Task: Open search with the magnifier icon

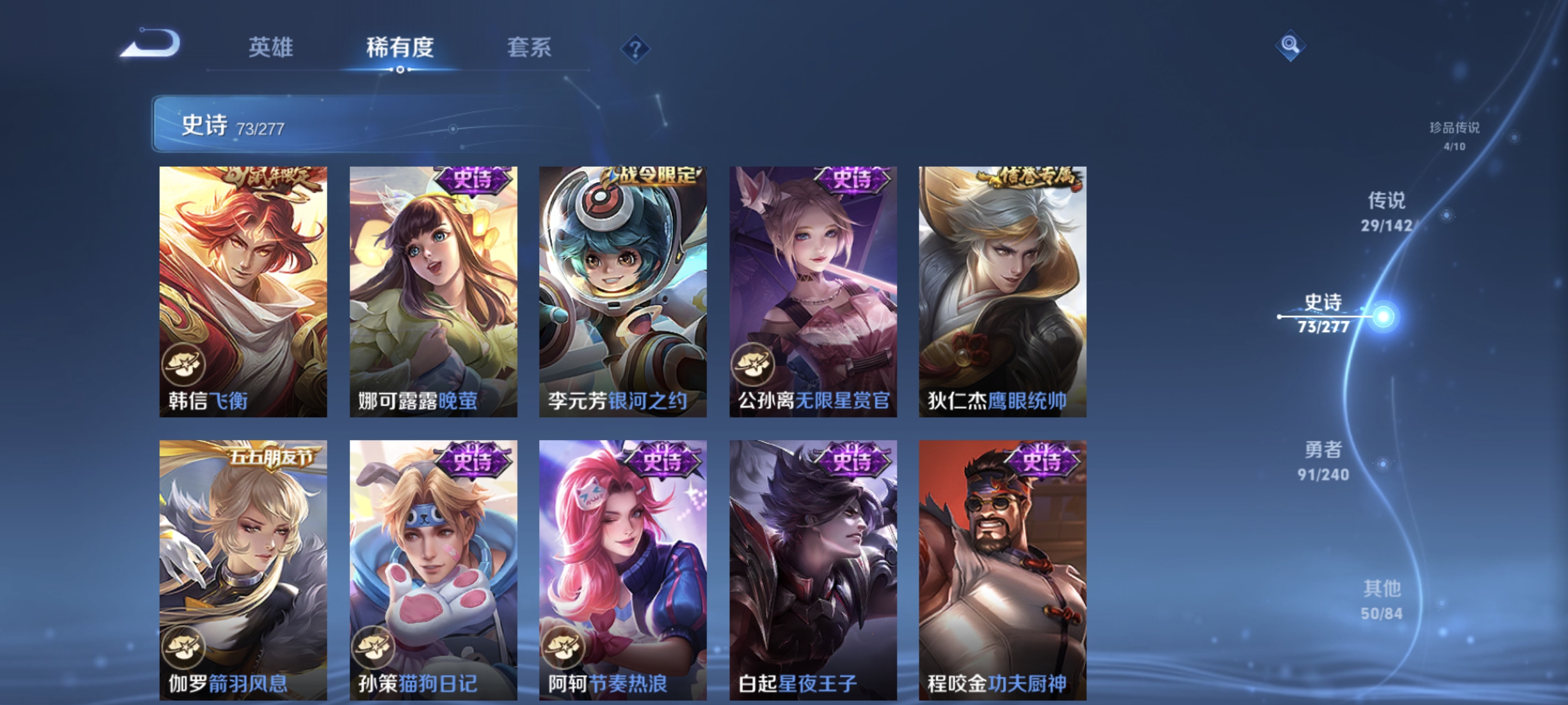Action: pyautogui.click(x=1290, y=45)
